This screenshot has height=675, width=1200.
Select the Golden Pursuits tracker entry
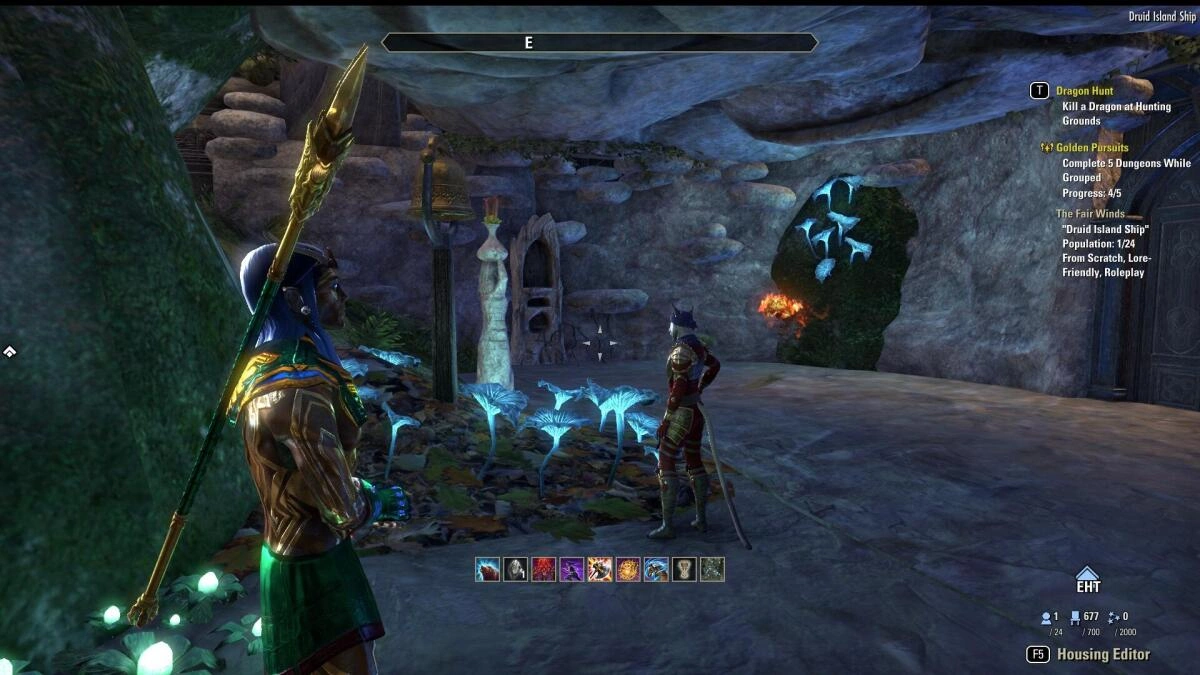point(1092,148)
